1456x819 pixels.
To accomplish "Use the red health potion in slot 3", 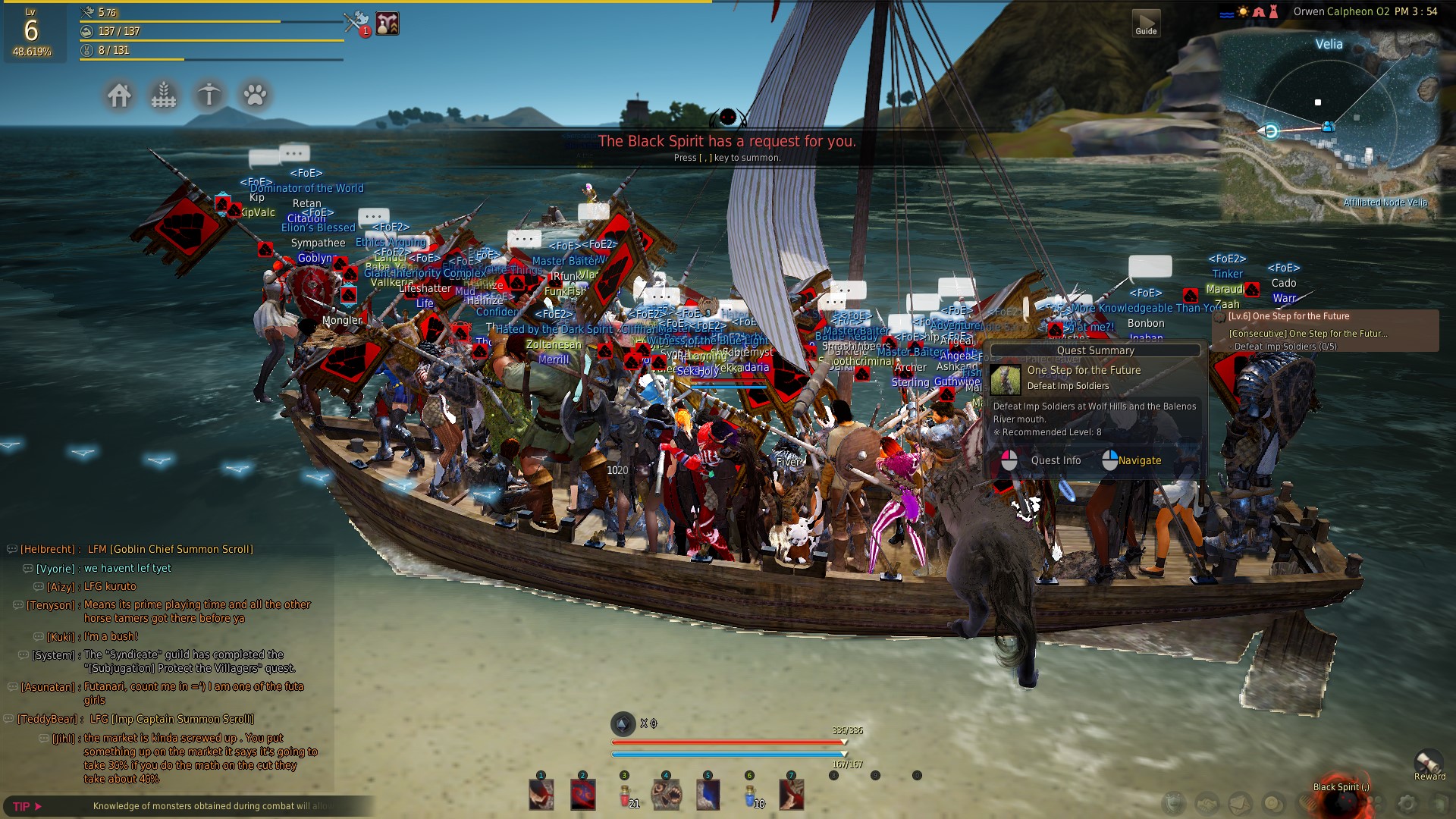I will (625, 795).
